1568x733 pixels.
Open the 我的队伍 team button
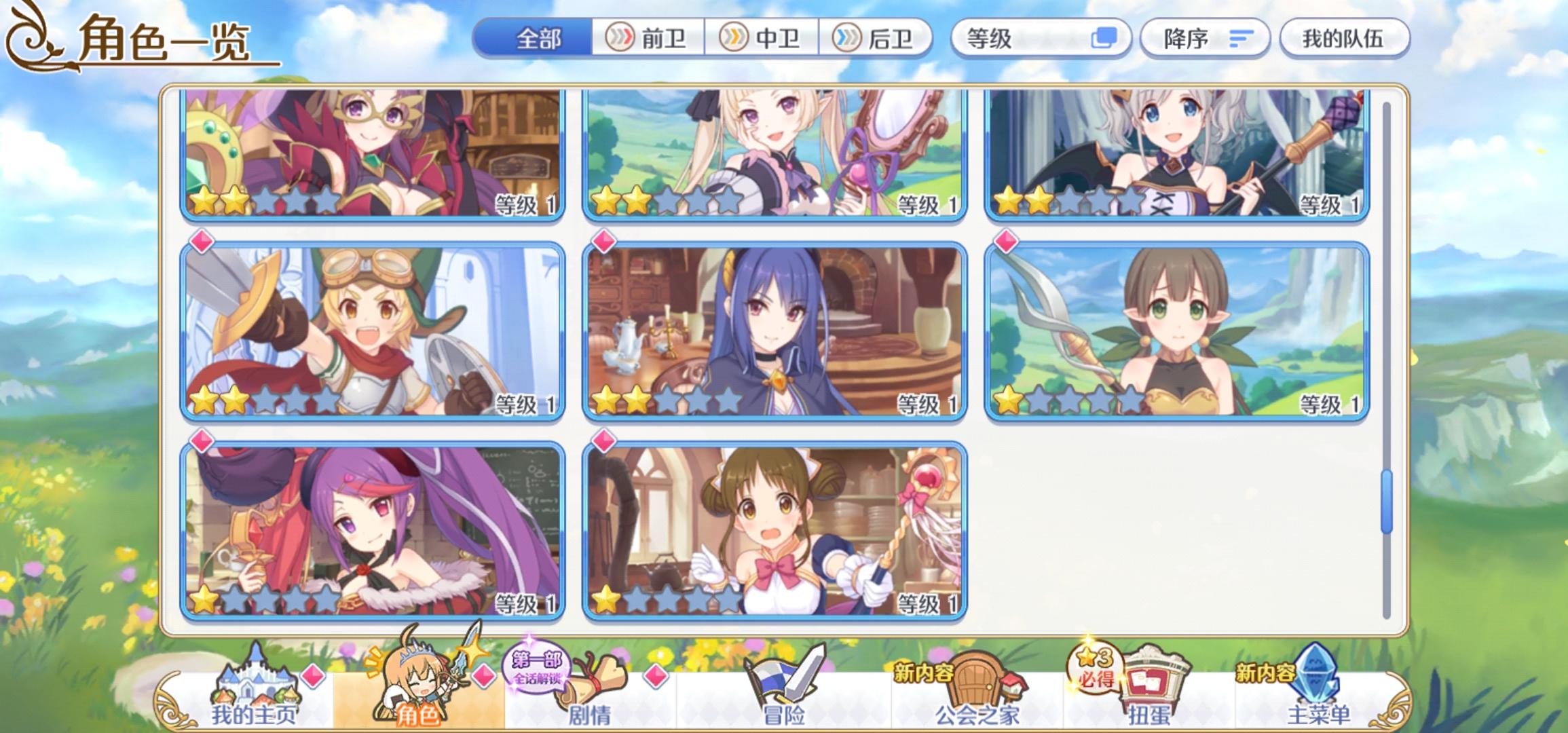[1345, 40]
